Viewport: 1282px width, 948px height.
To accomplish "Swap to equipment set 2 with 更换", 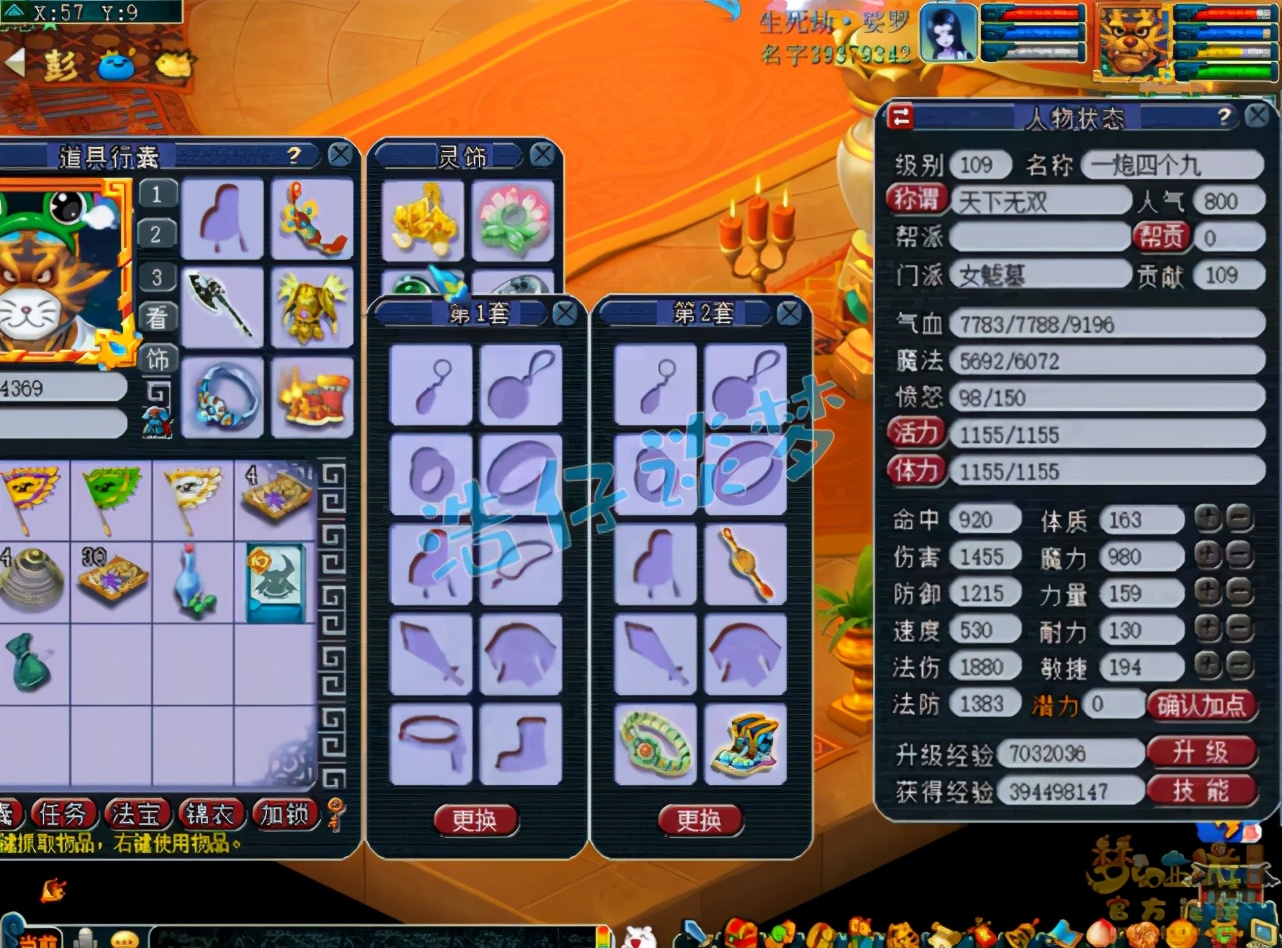I will pos(700,821).
